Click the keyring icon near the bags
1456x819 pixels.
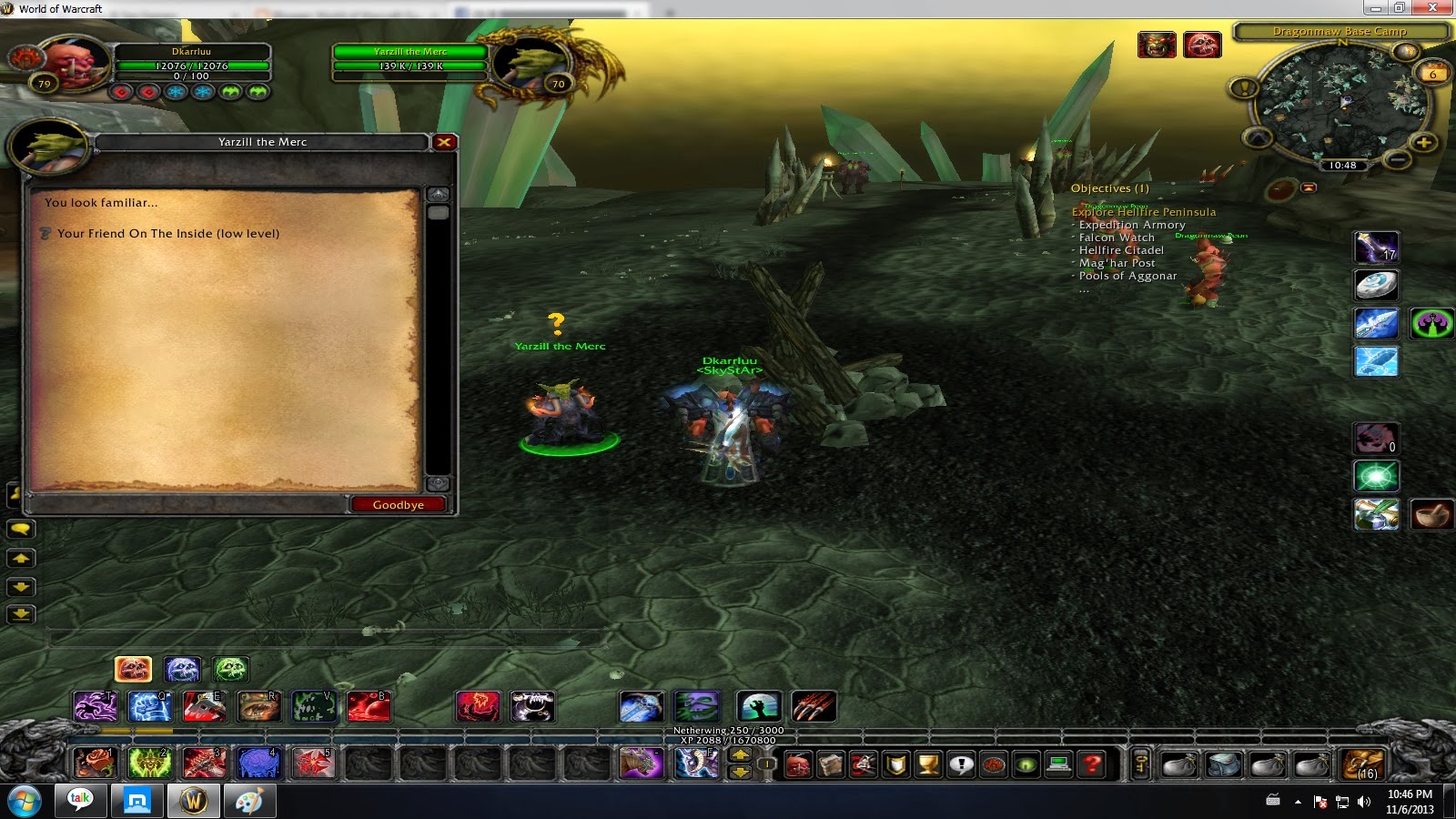click(1142, 764)
